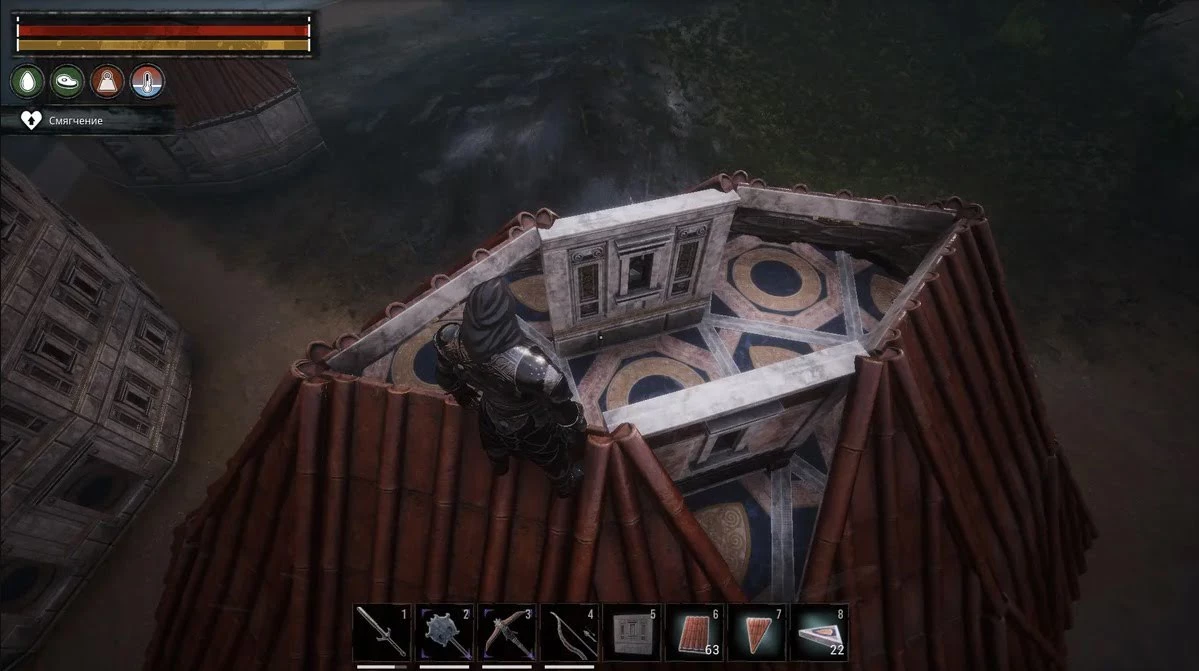Click the meat hunger status icon

coord(67,81)
